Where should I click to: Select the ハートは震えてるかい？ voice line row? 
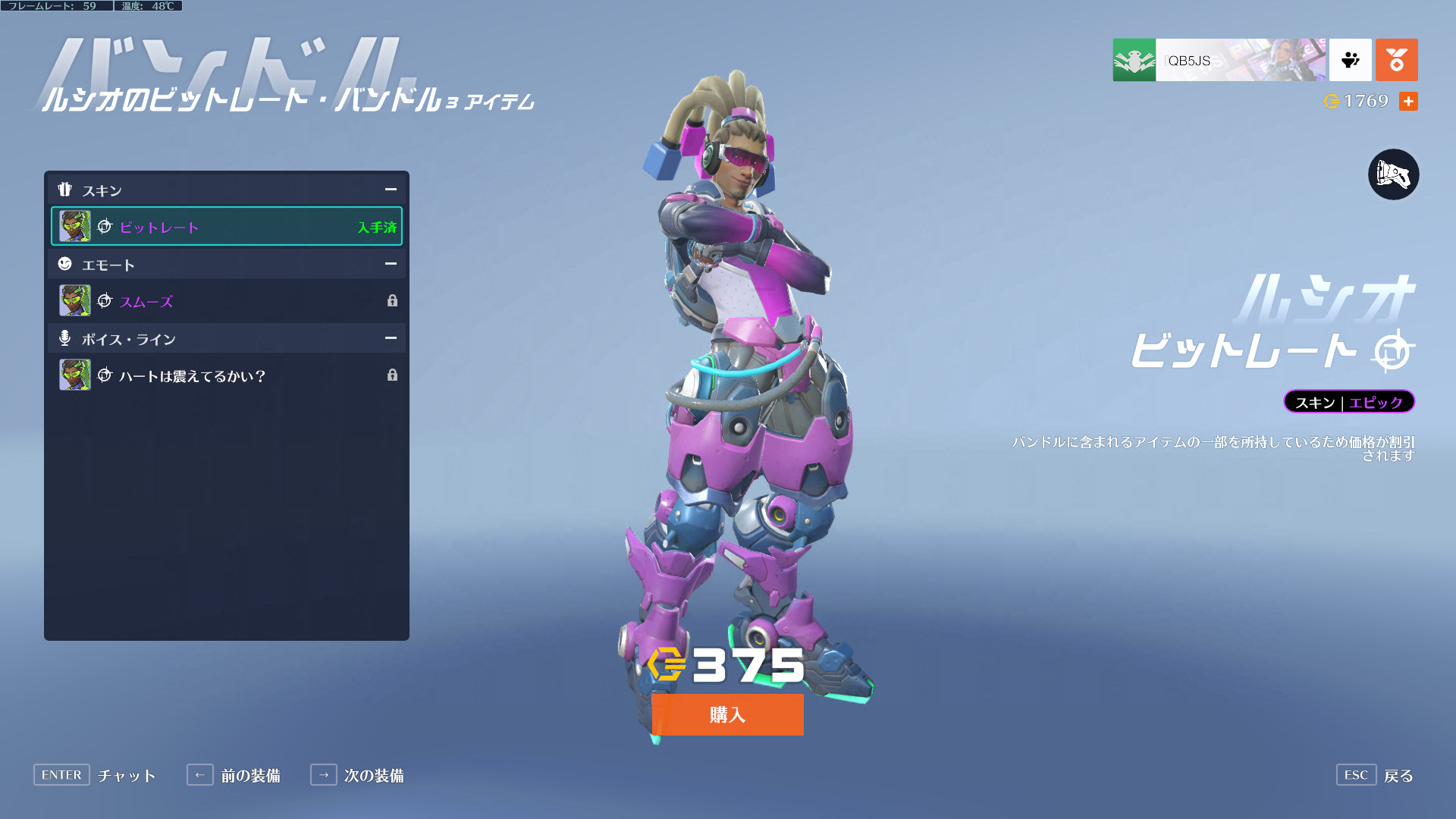[227, 375]
